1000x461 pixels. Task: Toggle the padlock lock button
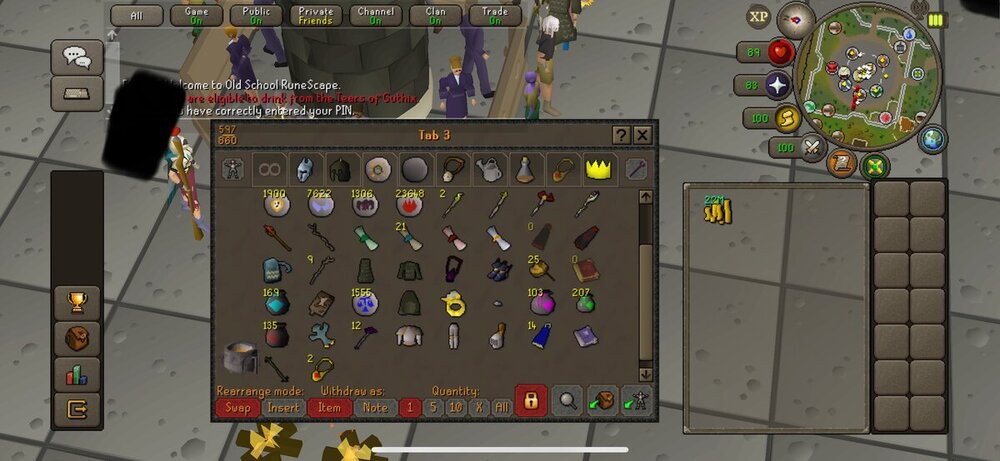(x=530, y=401)
